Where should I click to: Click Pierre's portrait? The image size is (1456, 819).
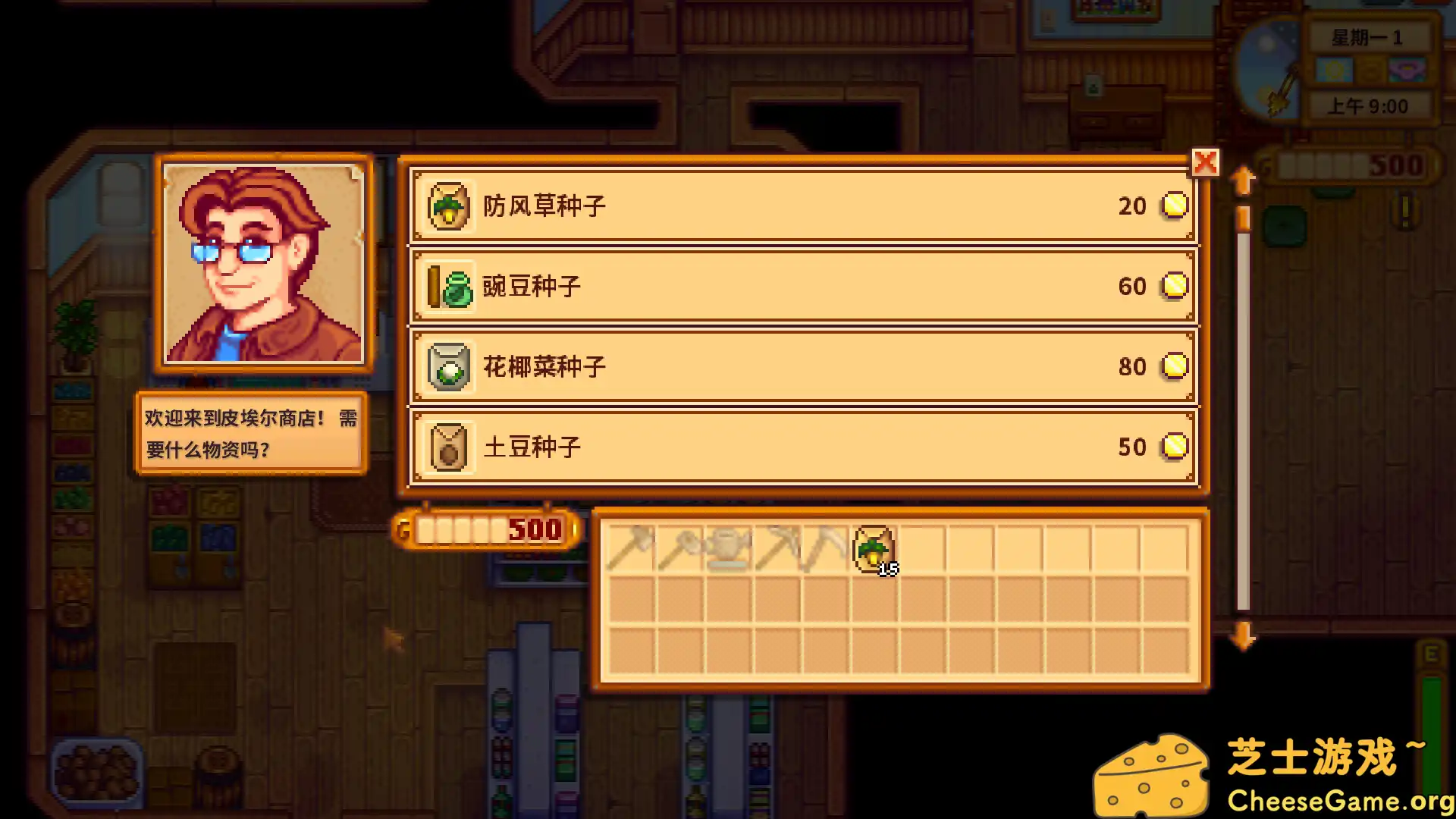point(264,262)
